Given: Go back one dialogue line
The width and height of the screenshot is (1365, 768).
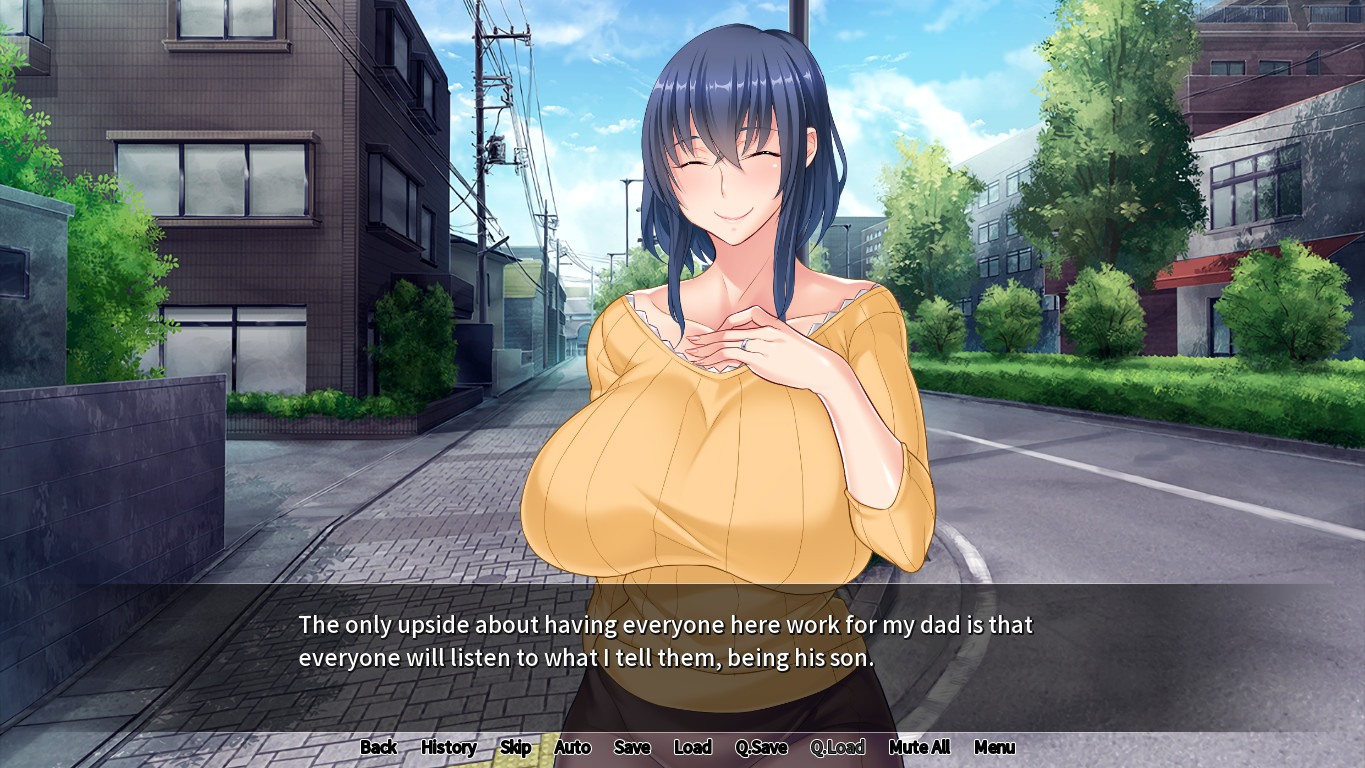Looking at the screenshot, I should tap(378, 747).
